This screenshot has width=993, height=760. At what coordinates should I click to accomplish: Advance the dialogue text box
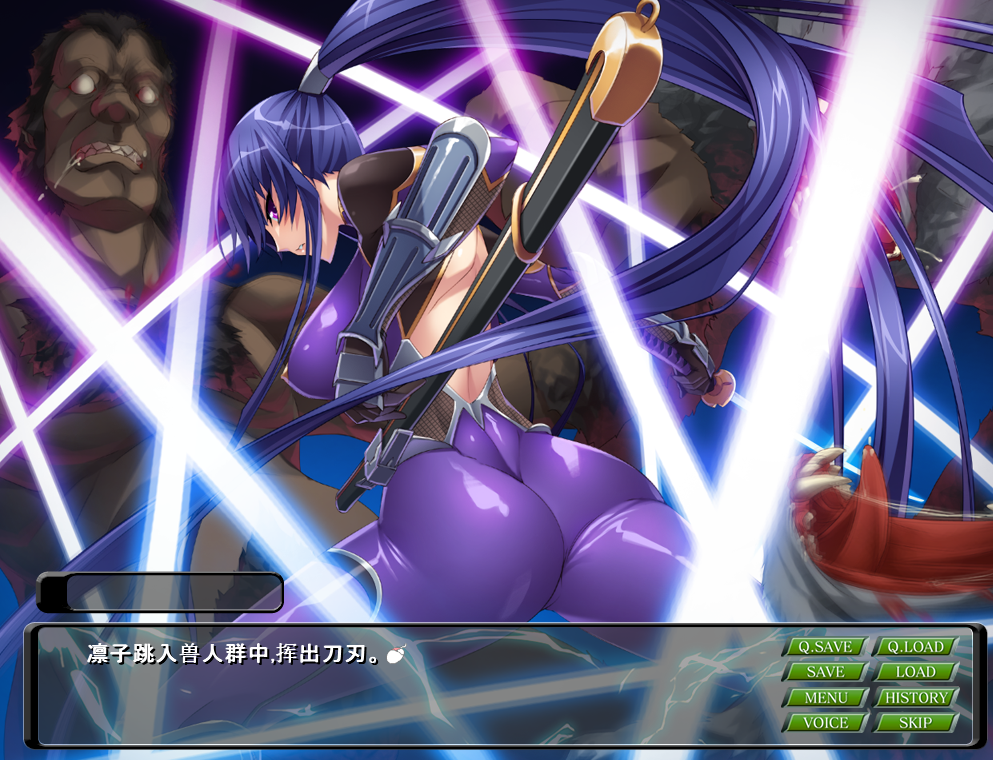click(x=400, y=690)
